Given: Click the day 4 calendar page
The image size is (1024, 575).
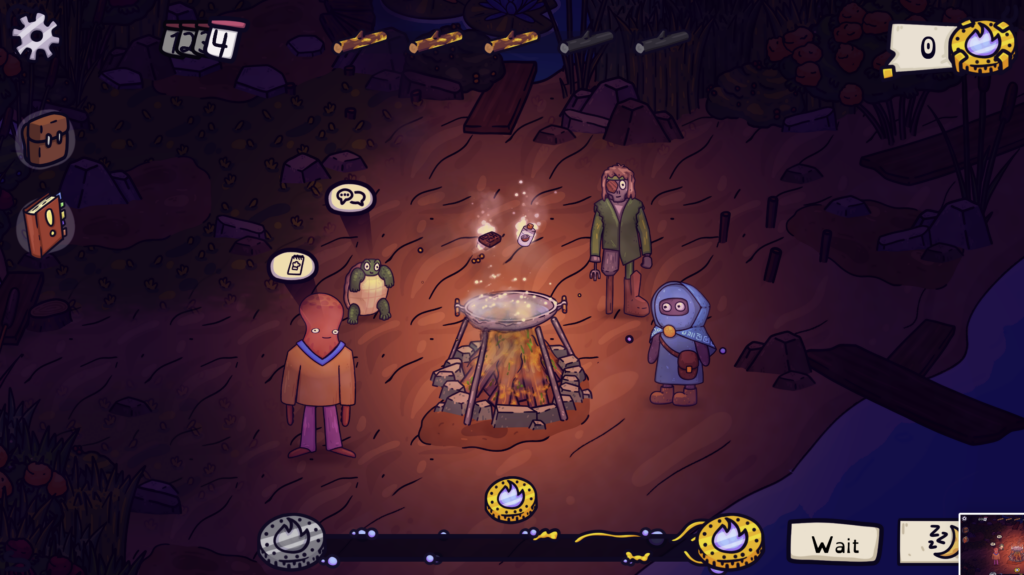Looking at the screenshot, I should (225, 42).
